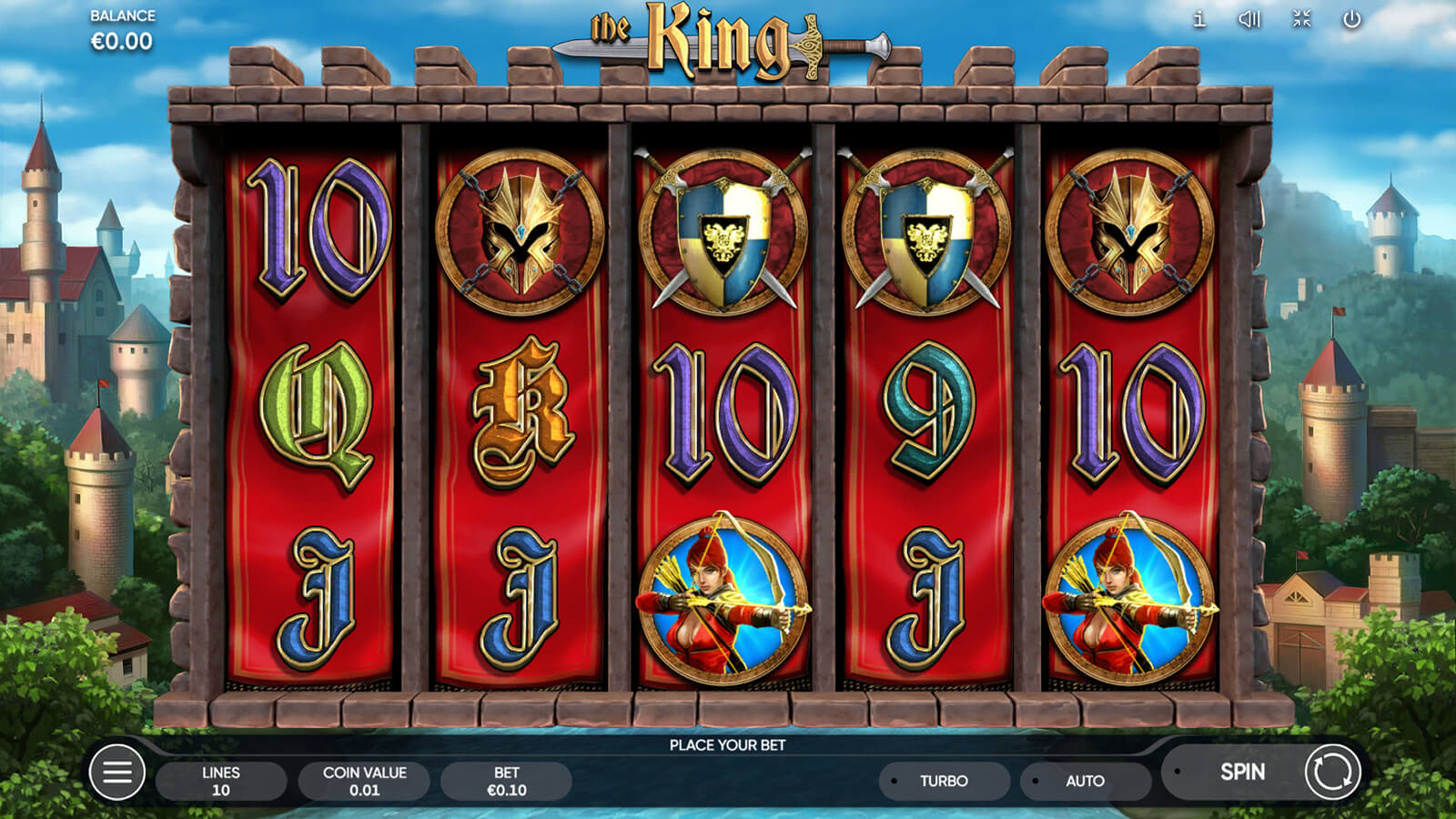
Task: Open the hamburger menu
Action: point(117,773)
